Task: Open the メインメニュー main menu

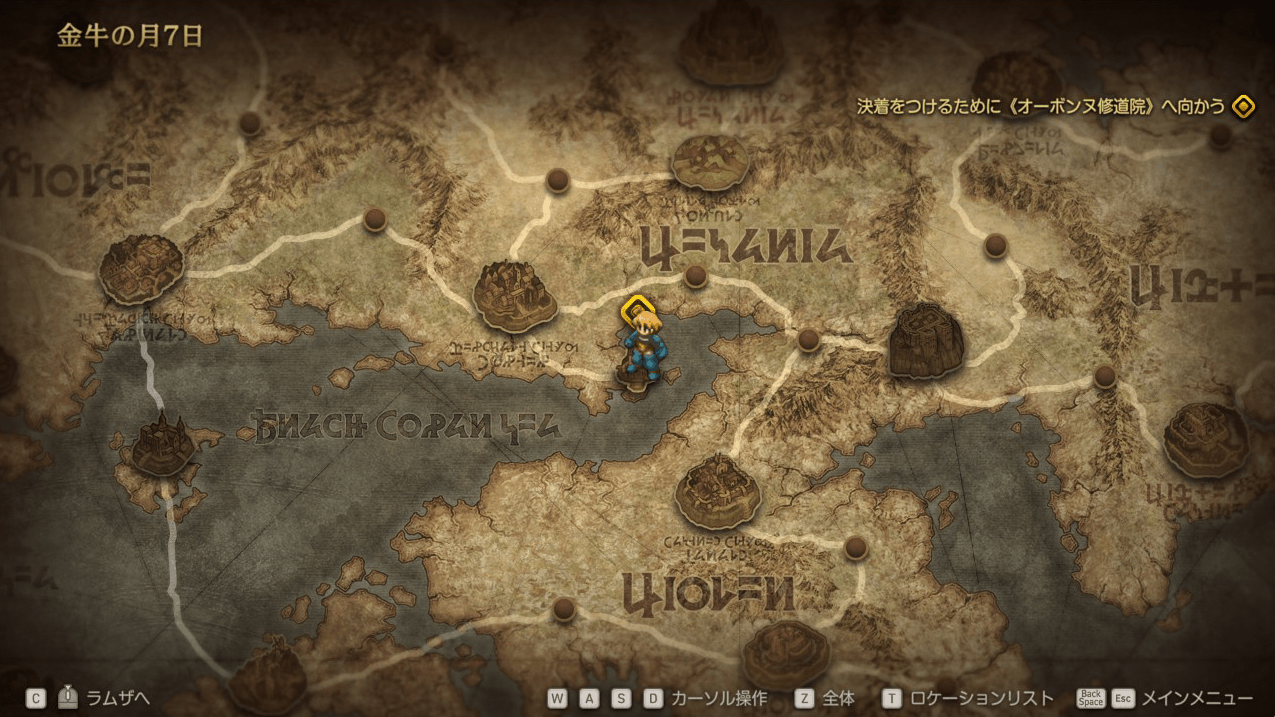Action: [1196, 699]
